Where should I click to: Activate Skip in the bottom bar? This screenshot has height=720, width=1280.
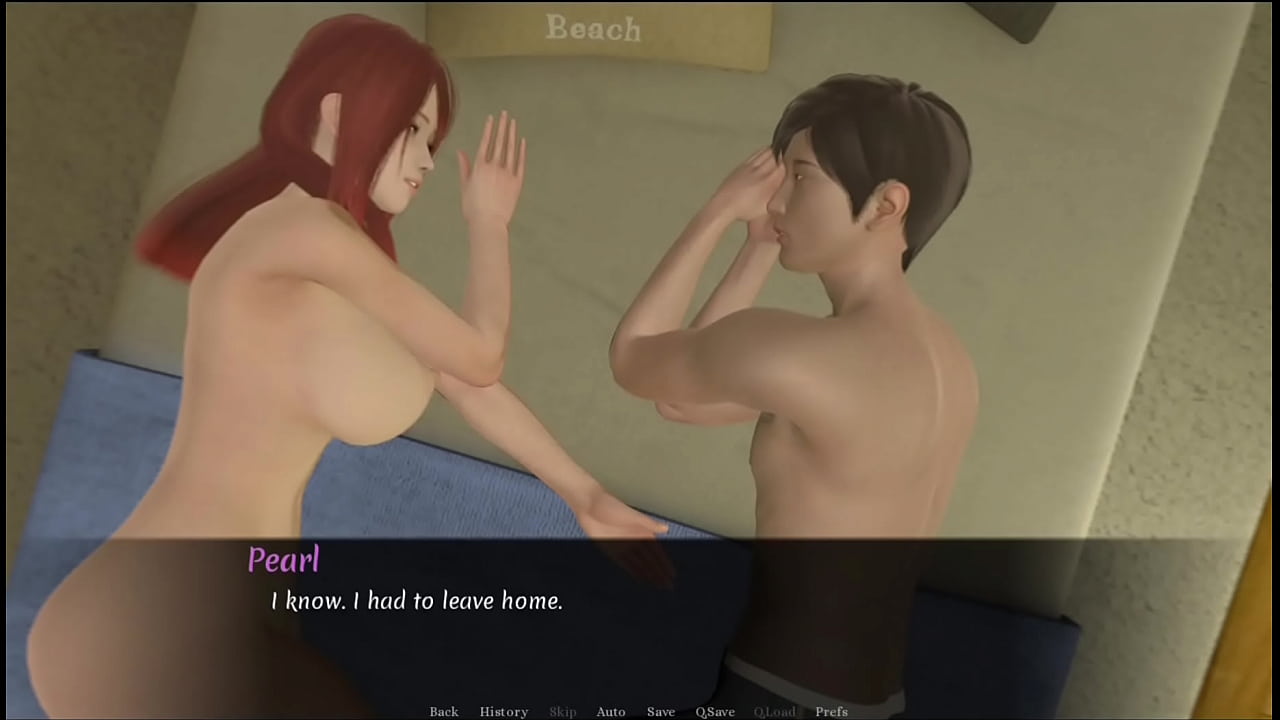click(x=562, y=711)
